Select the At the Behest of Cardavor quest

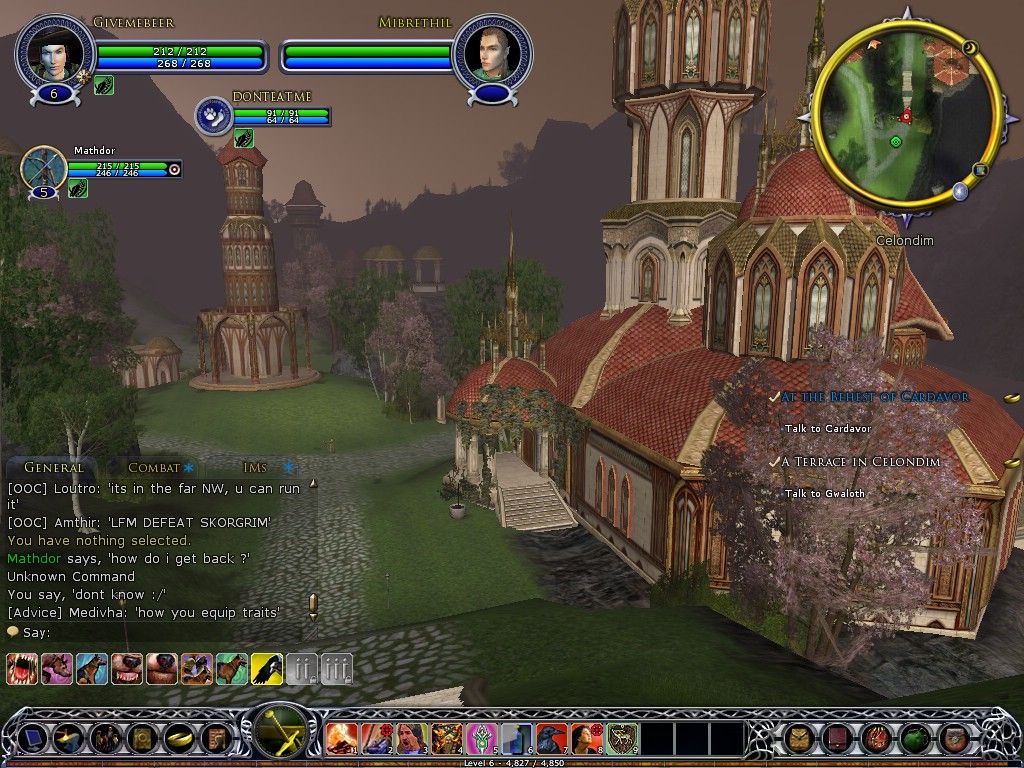(874, 397)
